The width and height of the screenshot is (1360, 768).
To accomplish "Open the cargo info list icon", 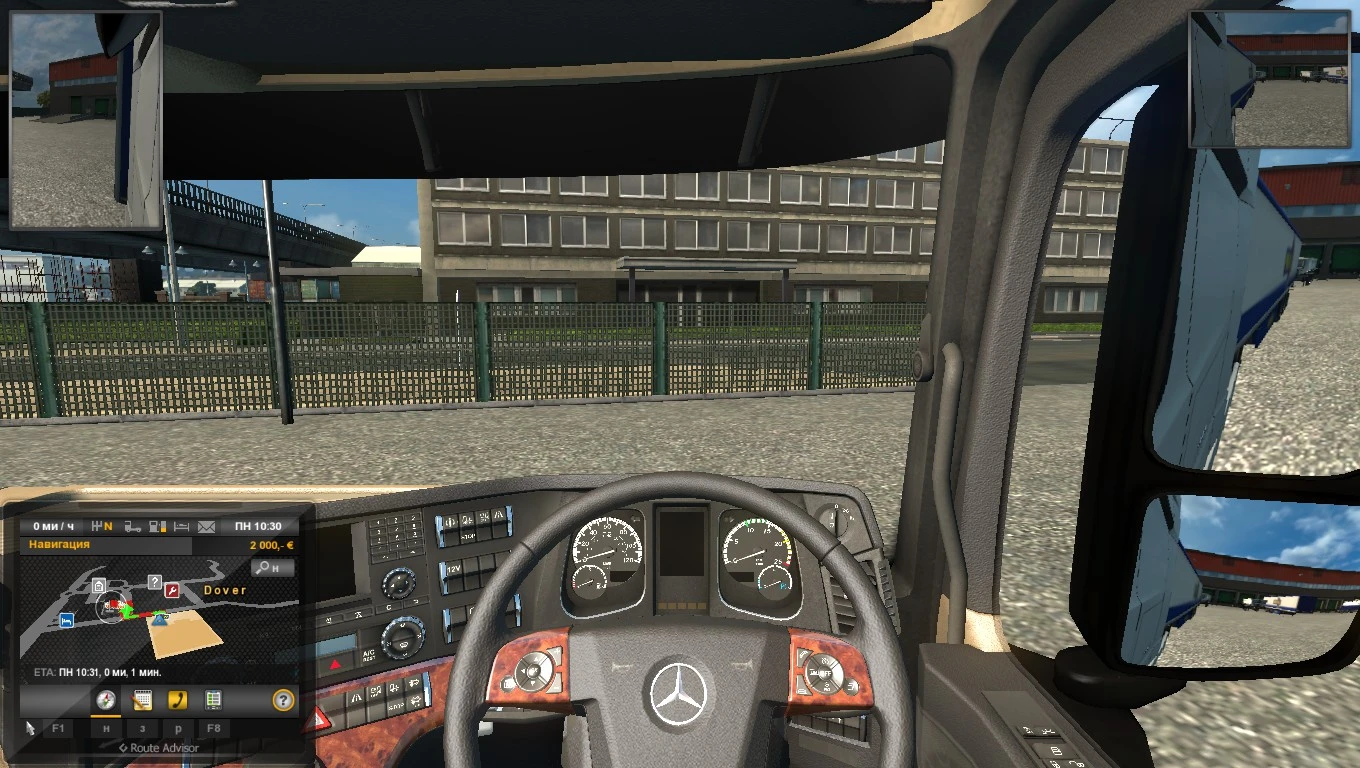I will coord(213,700).
